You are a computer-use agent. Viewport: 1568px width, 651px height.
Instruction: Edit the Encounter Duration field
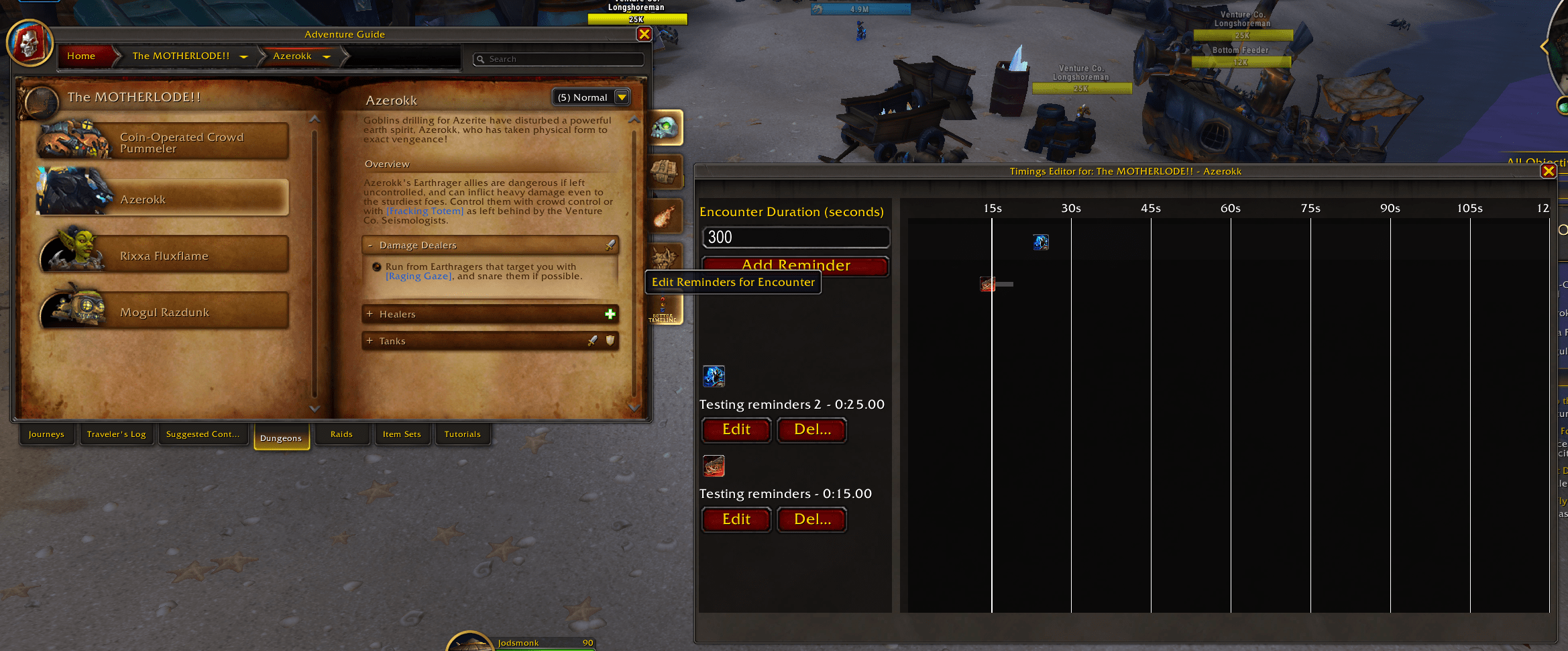795,238
